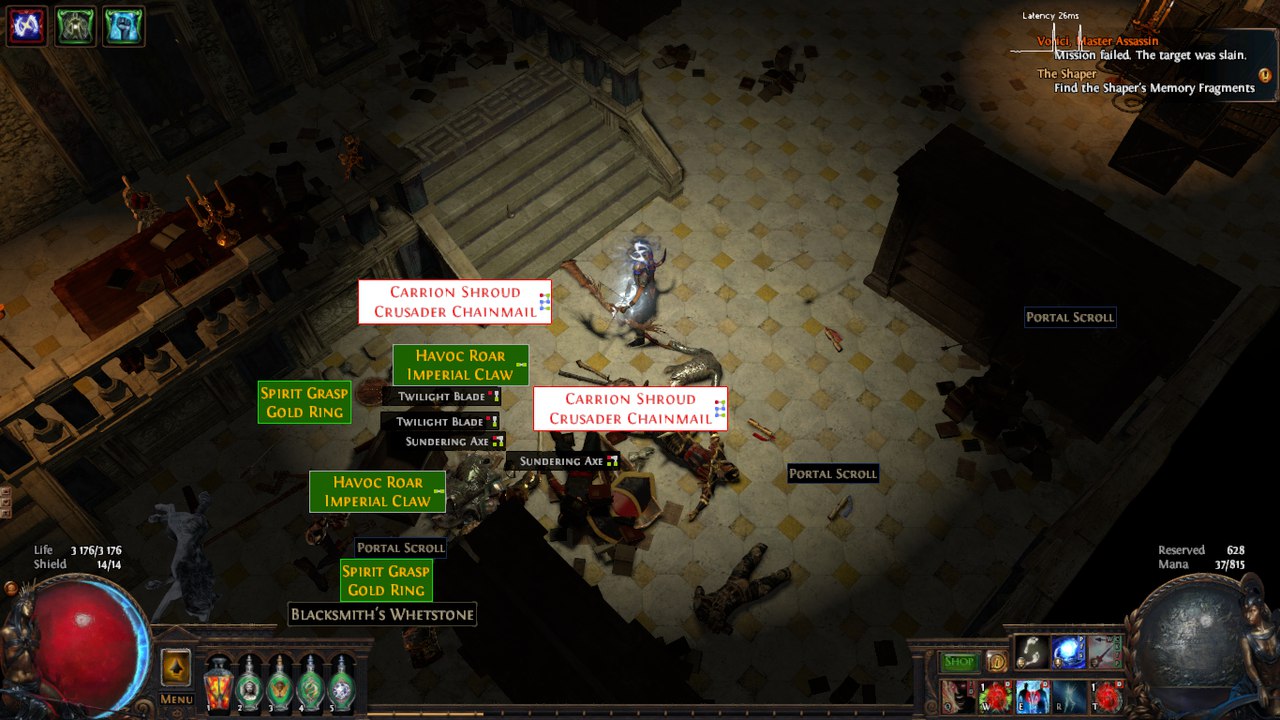The image size is (1280, 720).
Task: Activate the T red orb skill
Action: pyautogui.click(x=1106, y=696)
